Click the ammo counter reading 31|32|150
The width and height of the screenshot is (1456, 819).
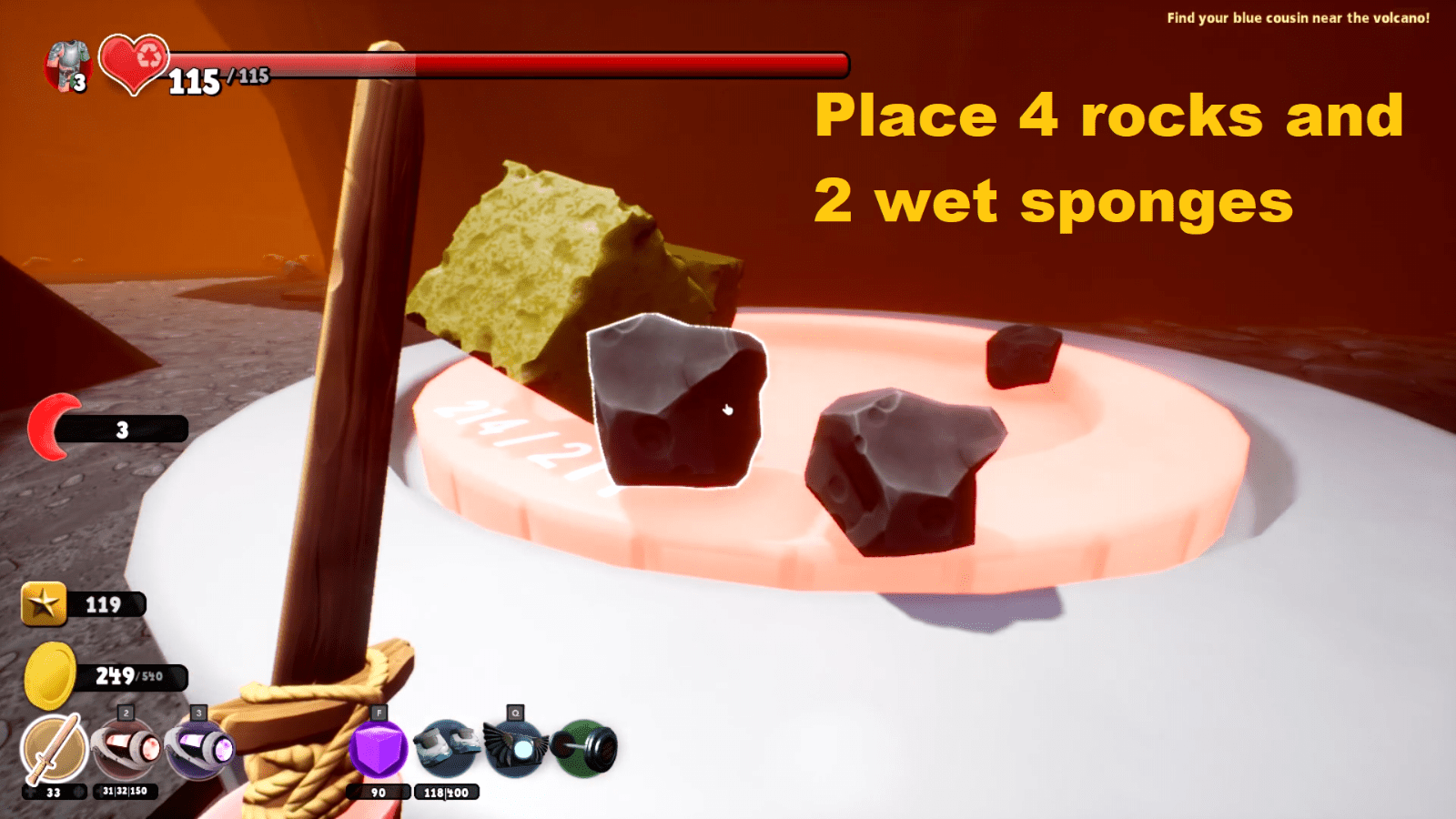(127, 791)
